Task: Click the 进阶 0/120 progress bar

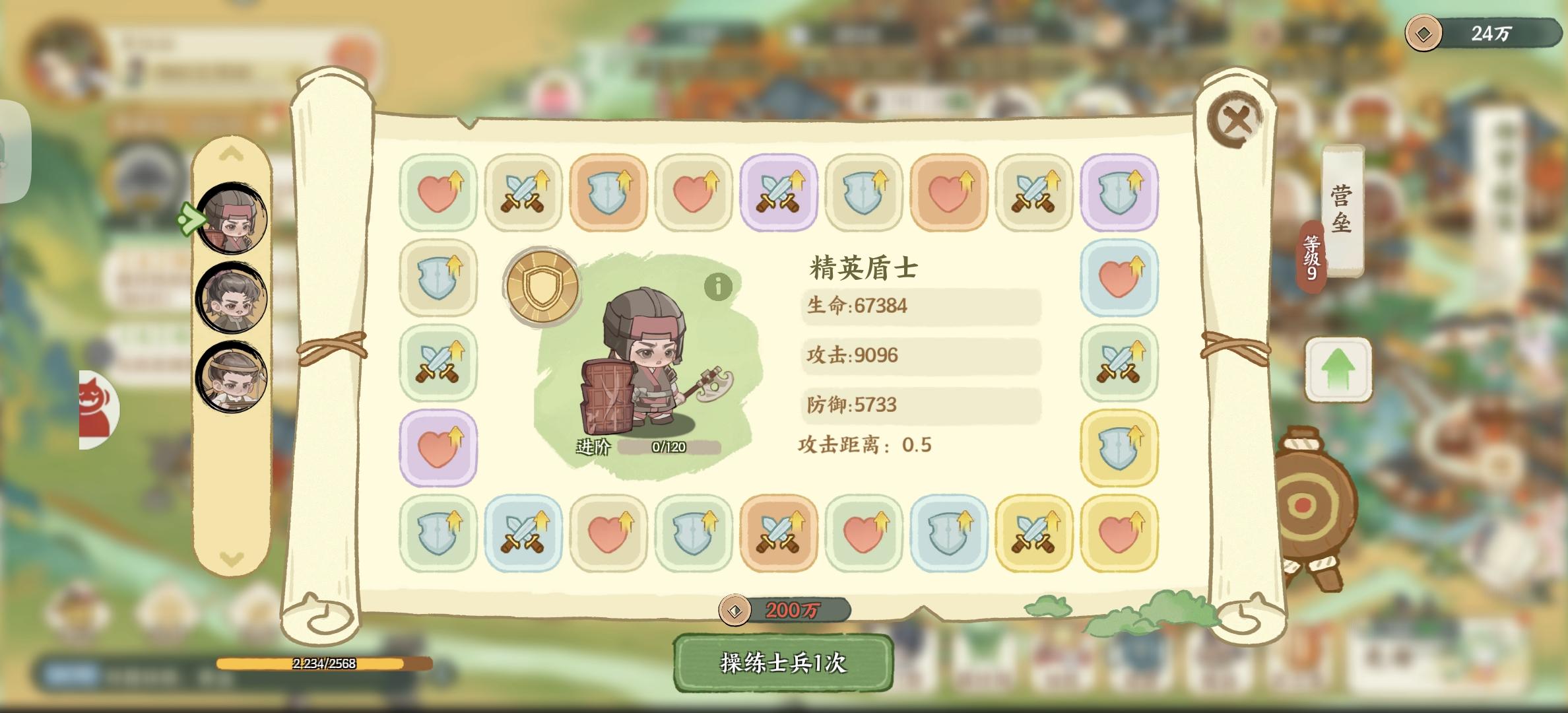Action: tap(667, 446)
